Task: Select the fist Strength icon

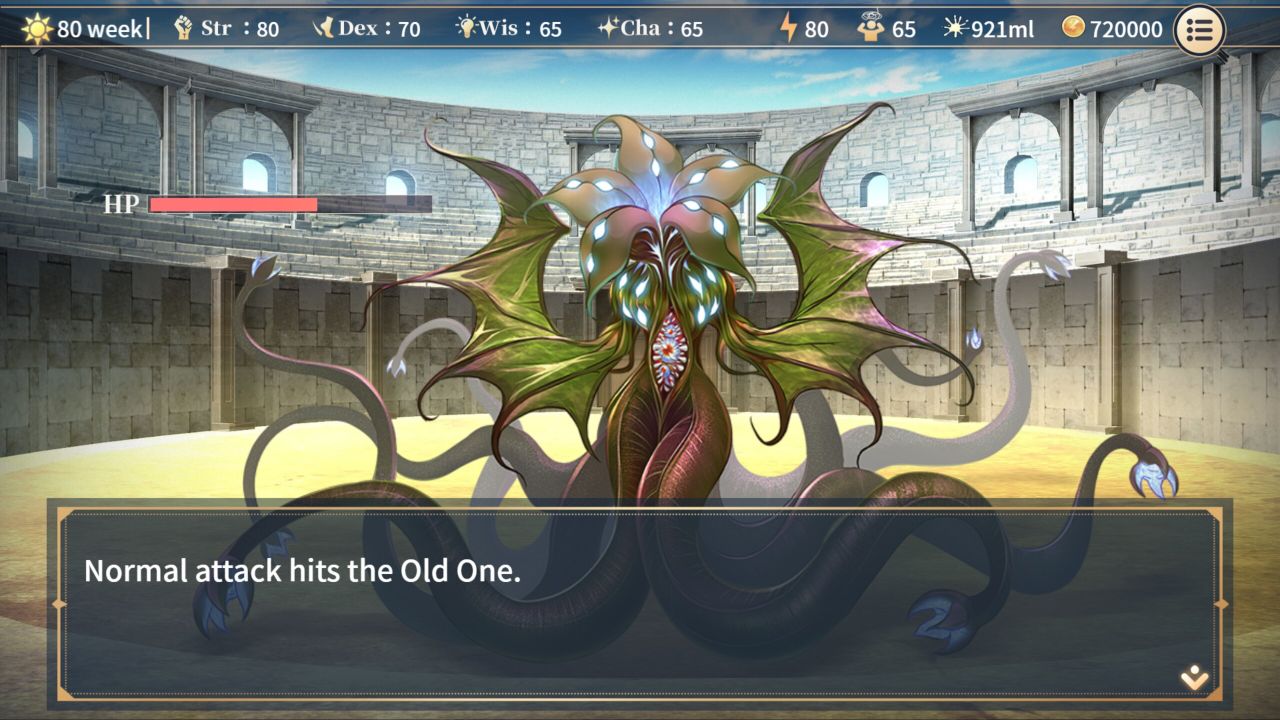Action: pos(182,27)
